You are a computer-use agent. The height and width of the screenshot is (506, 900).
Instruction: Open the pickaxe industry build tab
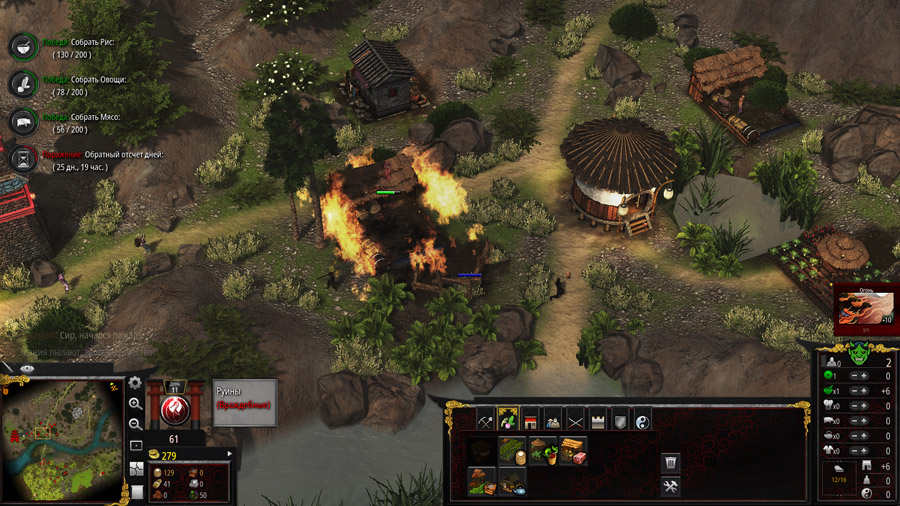(486, 419)
